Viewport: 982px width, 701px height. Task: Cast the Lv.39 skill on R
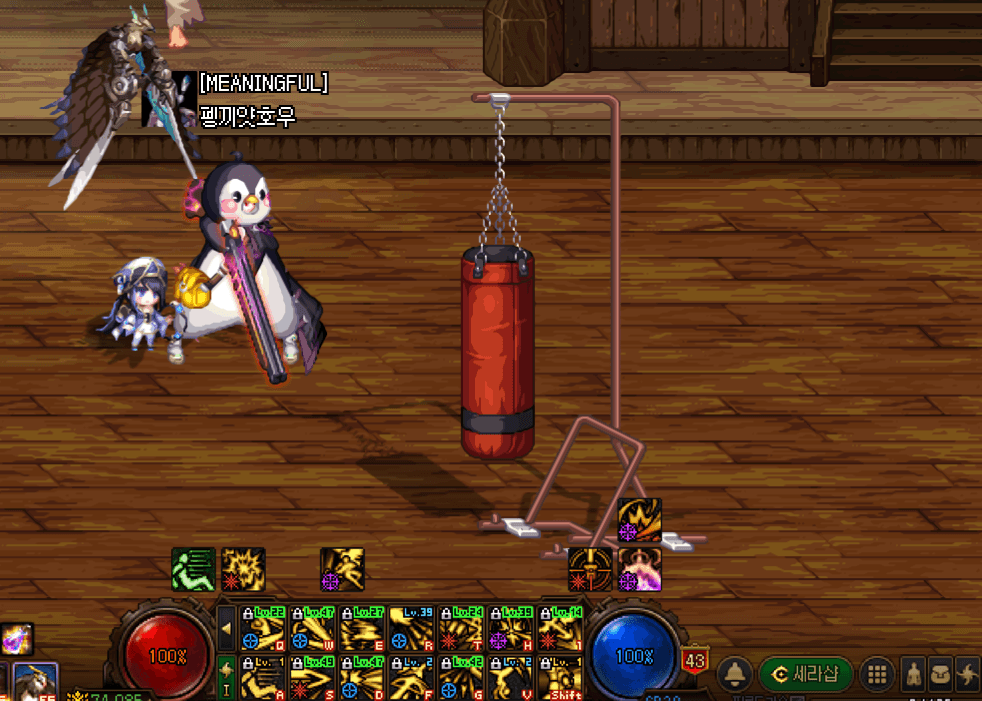click(x=412, y=628)
